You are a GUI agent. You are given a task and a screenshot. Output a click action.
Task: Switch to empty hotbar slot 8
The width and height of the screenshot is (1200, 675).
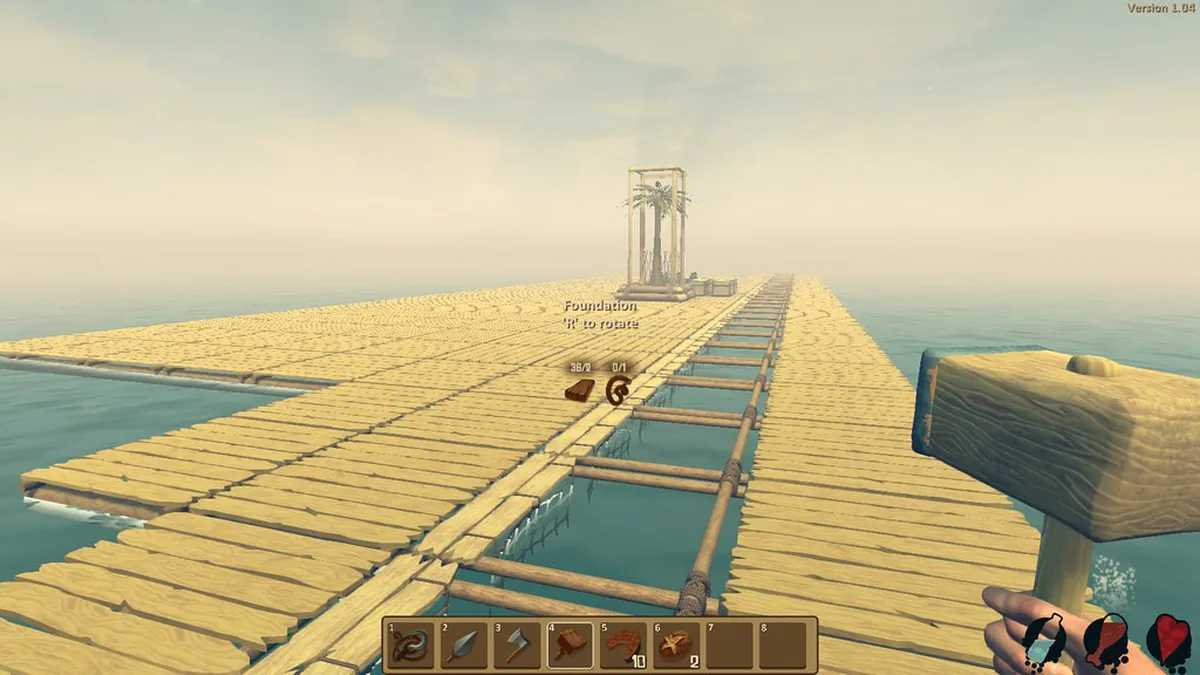tap(782, 645)
